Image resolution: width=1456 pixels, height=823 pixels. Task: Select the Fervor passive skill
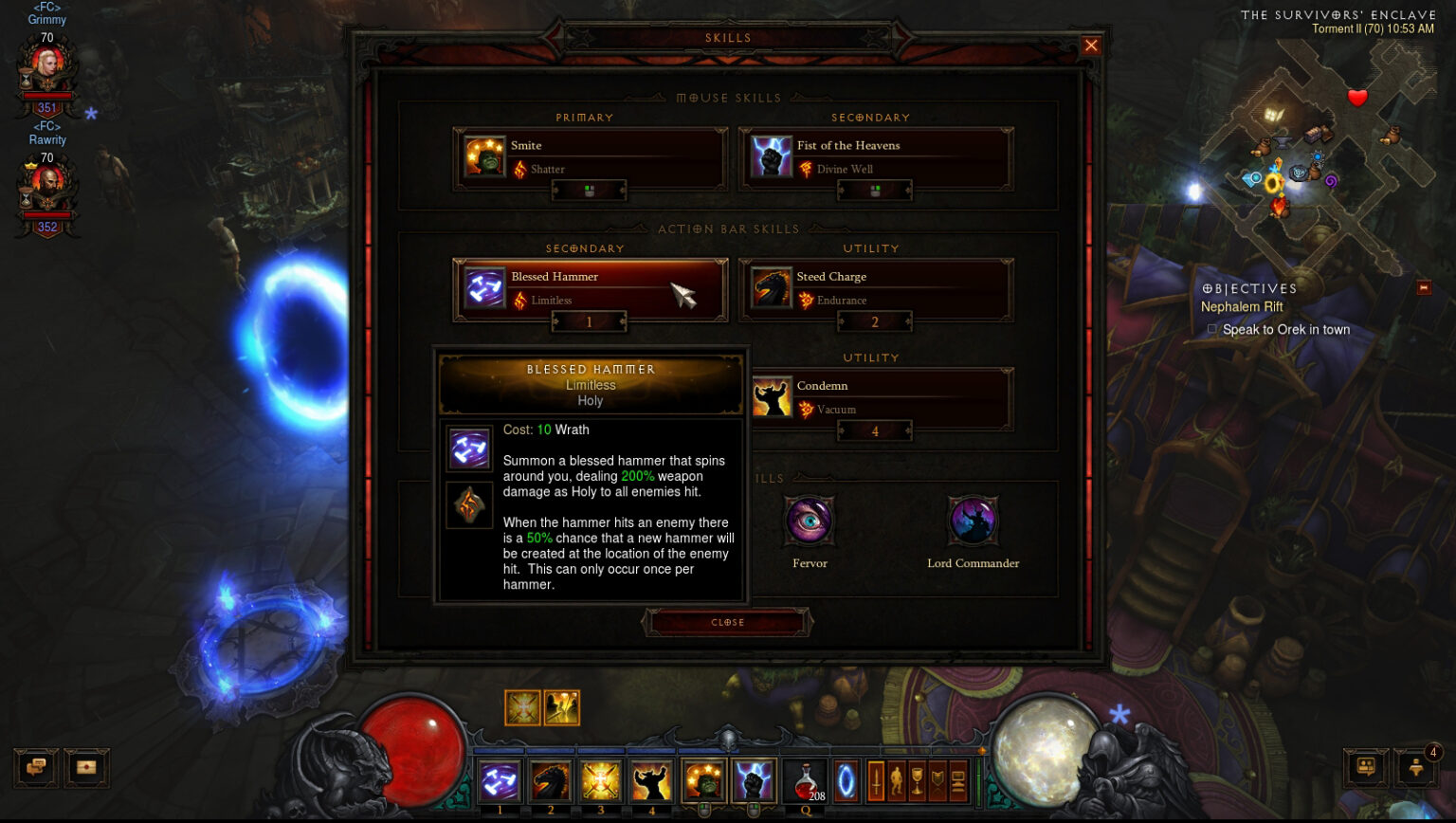(810, 521)
